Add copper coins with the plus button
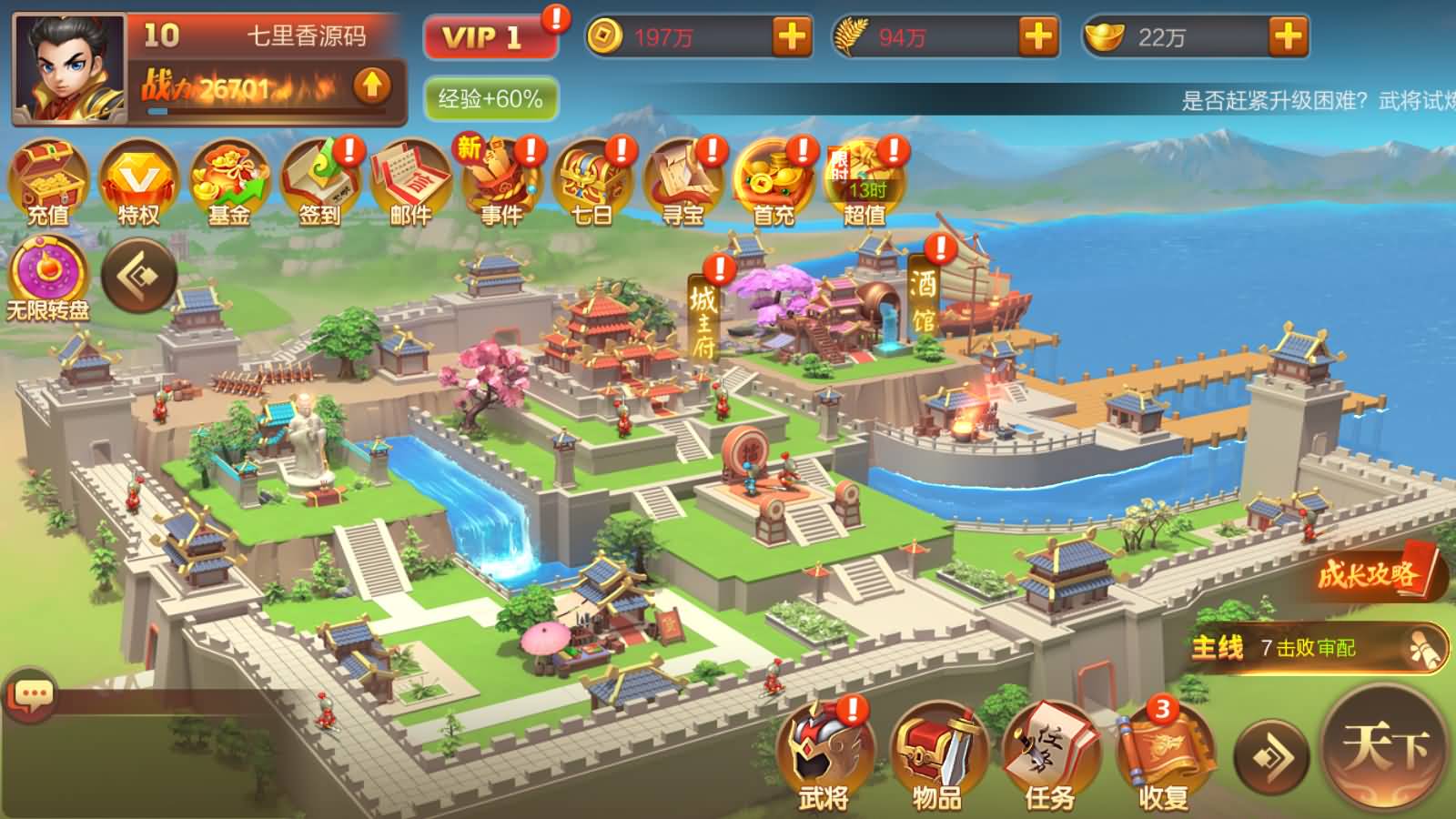This screenshot has width=1456, height=819. point(792,37)
